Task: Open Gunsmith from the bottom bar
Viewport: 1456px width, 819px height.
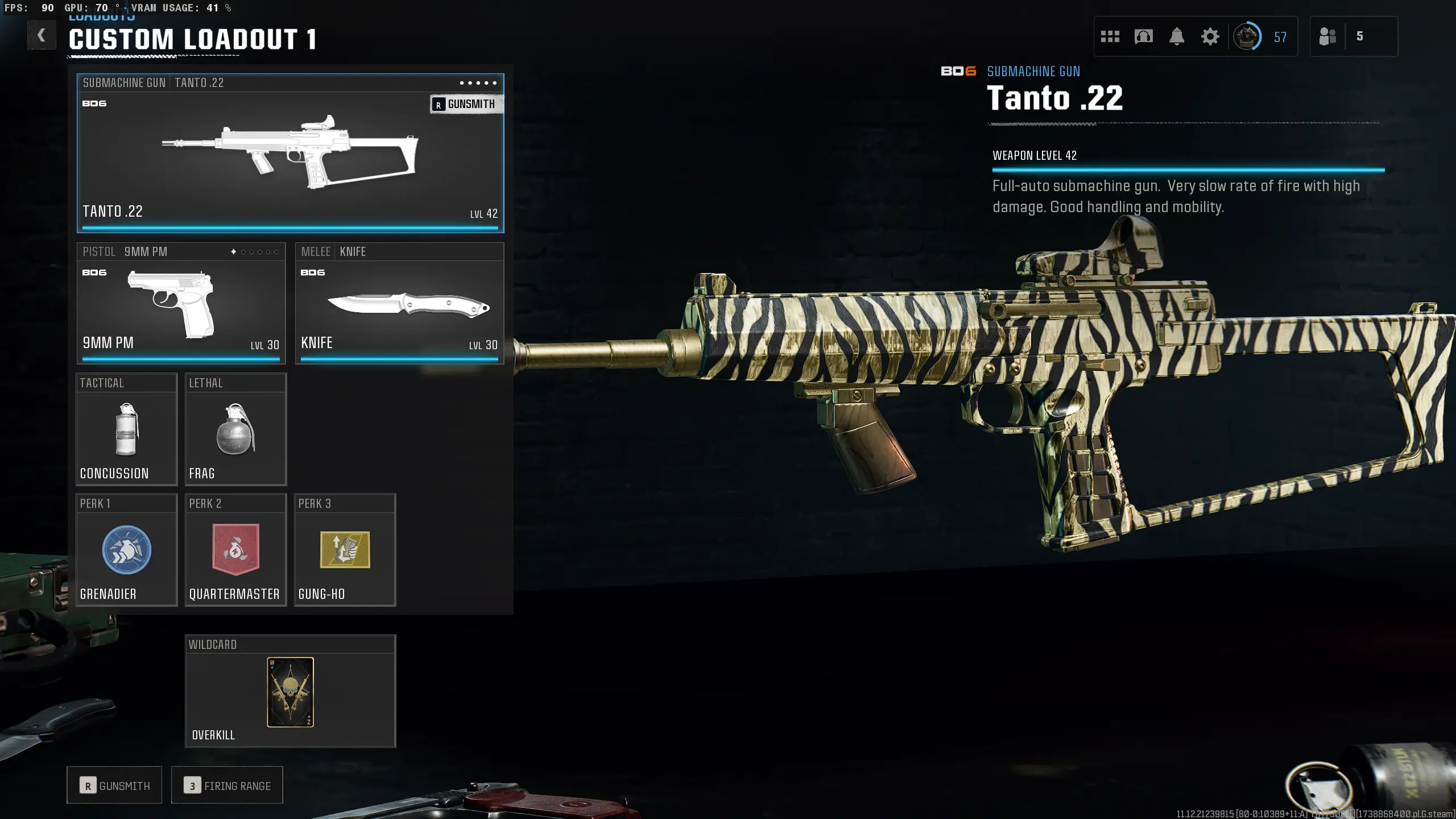Action: (114, 785)
